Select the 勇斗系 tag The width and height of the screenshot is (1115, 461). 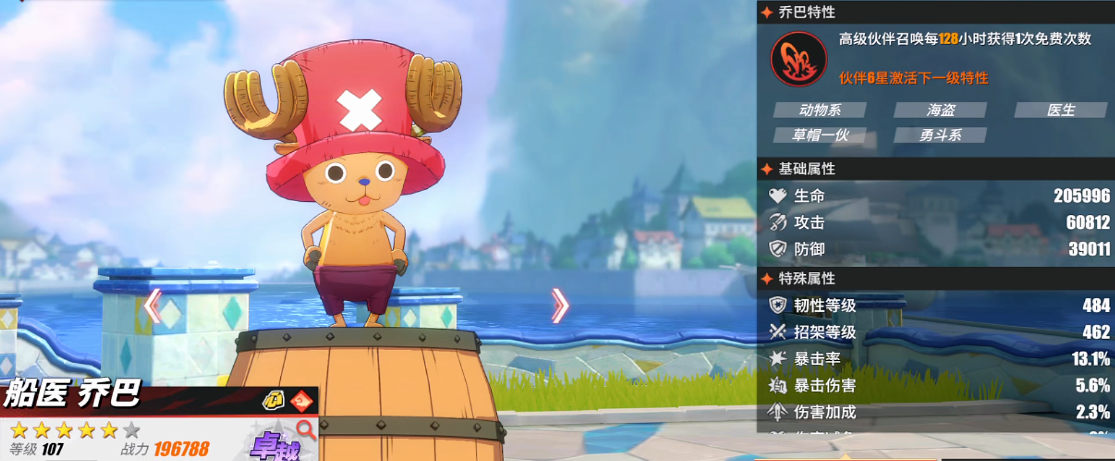[939, 135]
